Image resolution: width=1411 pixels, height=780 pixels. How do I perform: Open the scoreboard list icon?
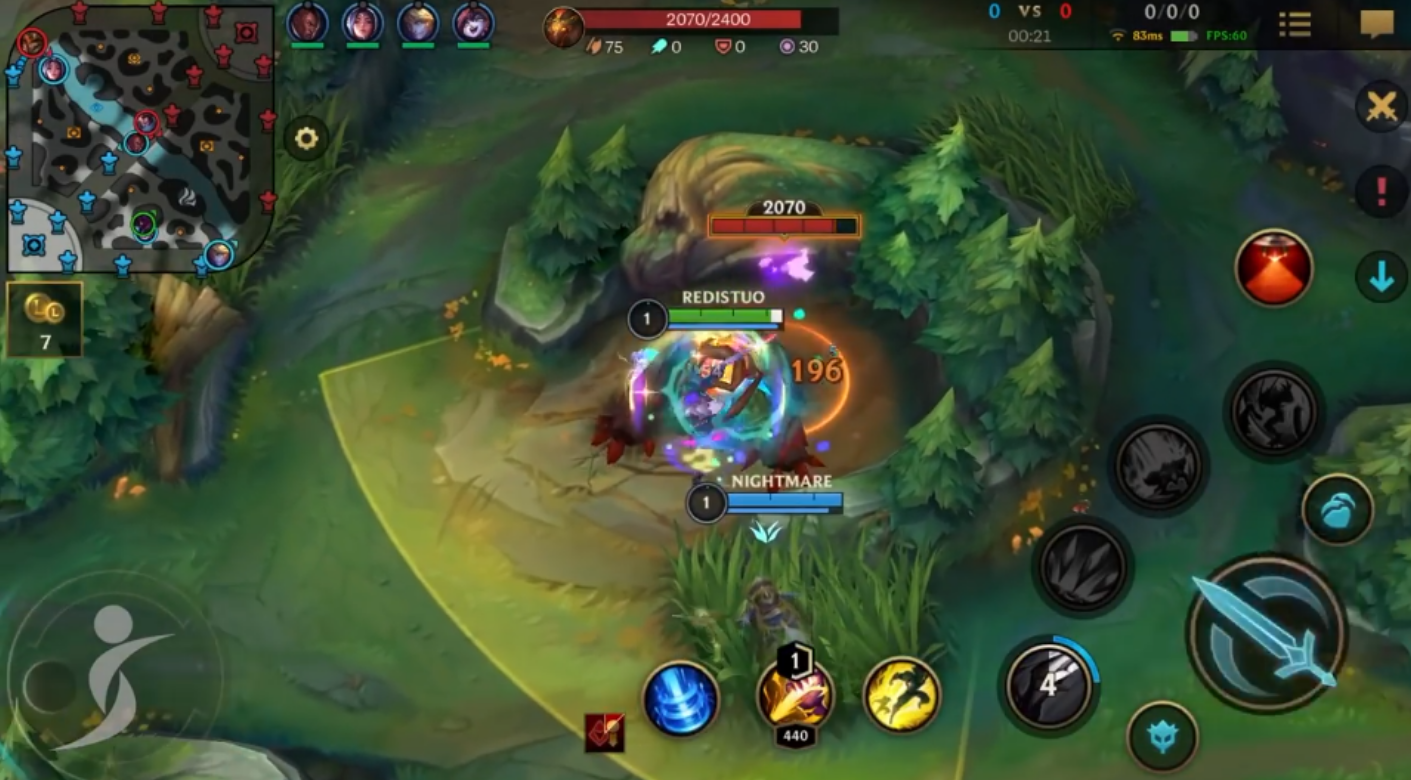click(1295, 25)
